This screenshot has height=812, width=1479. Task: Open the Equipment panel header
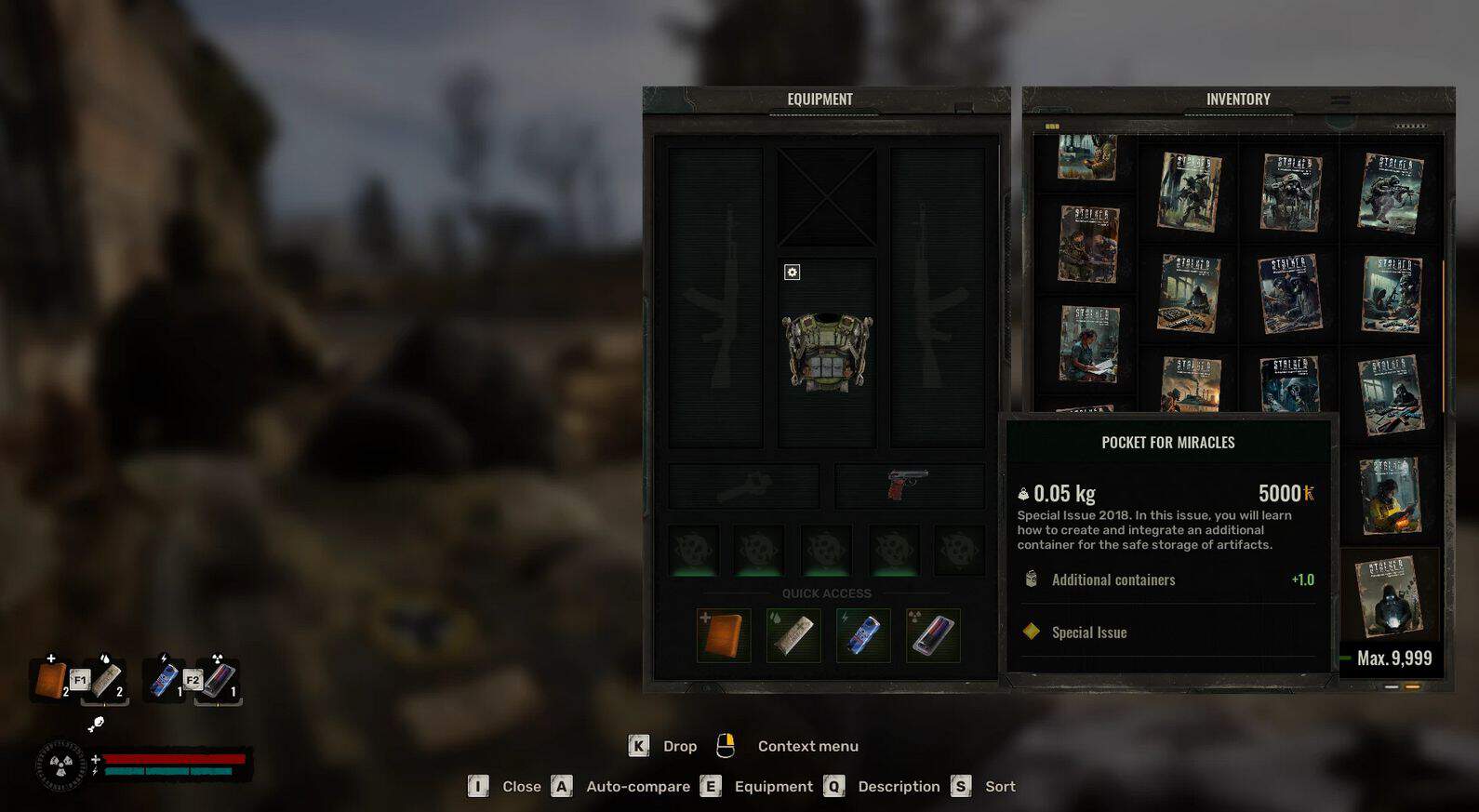click(819, 100)
